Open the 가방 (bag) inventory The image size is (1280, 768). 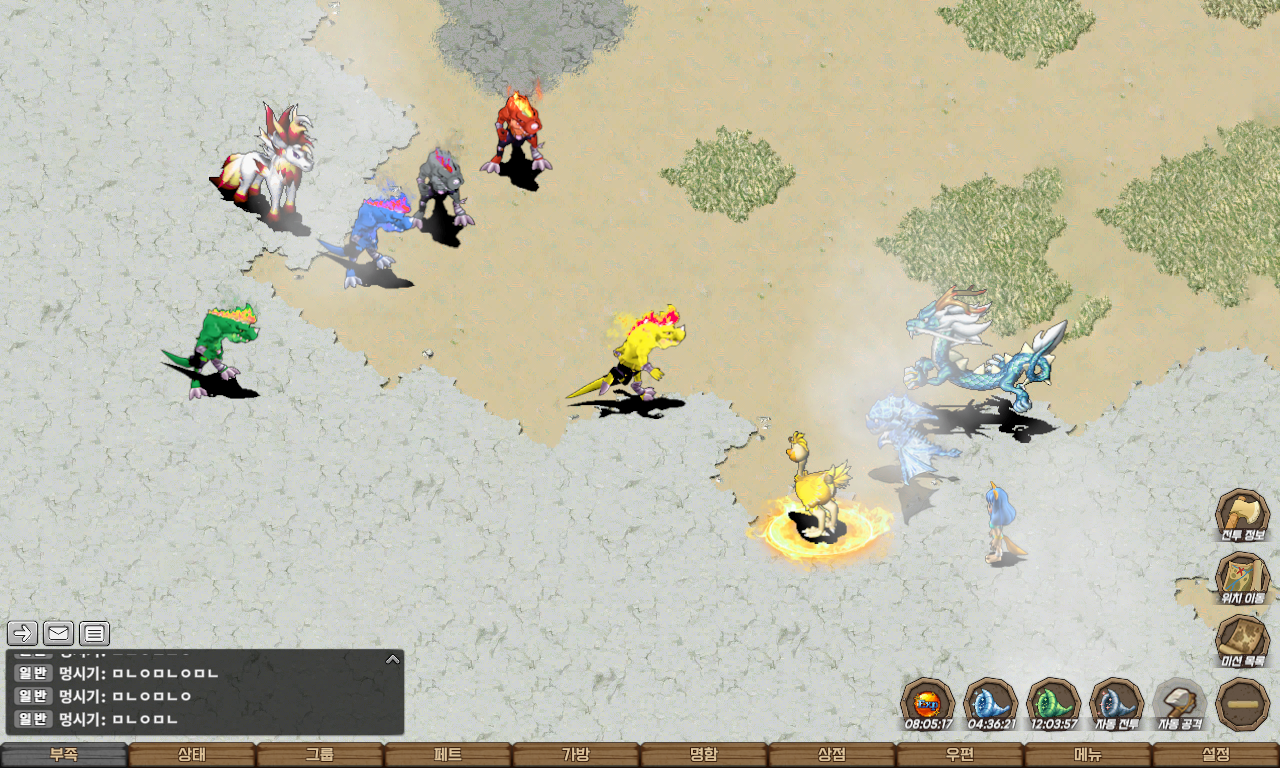click(576, 755)
